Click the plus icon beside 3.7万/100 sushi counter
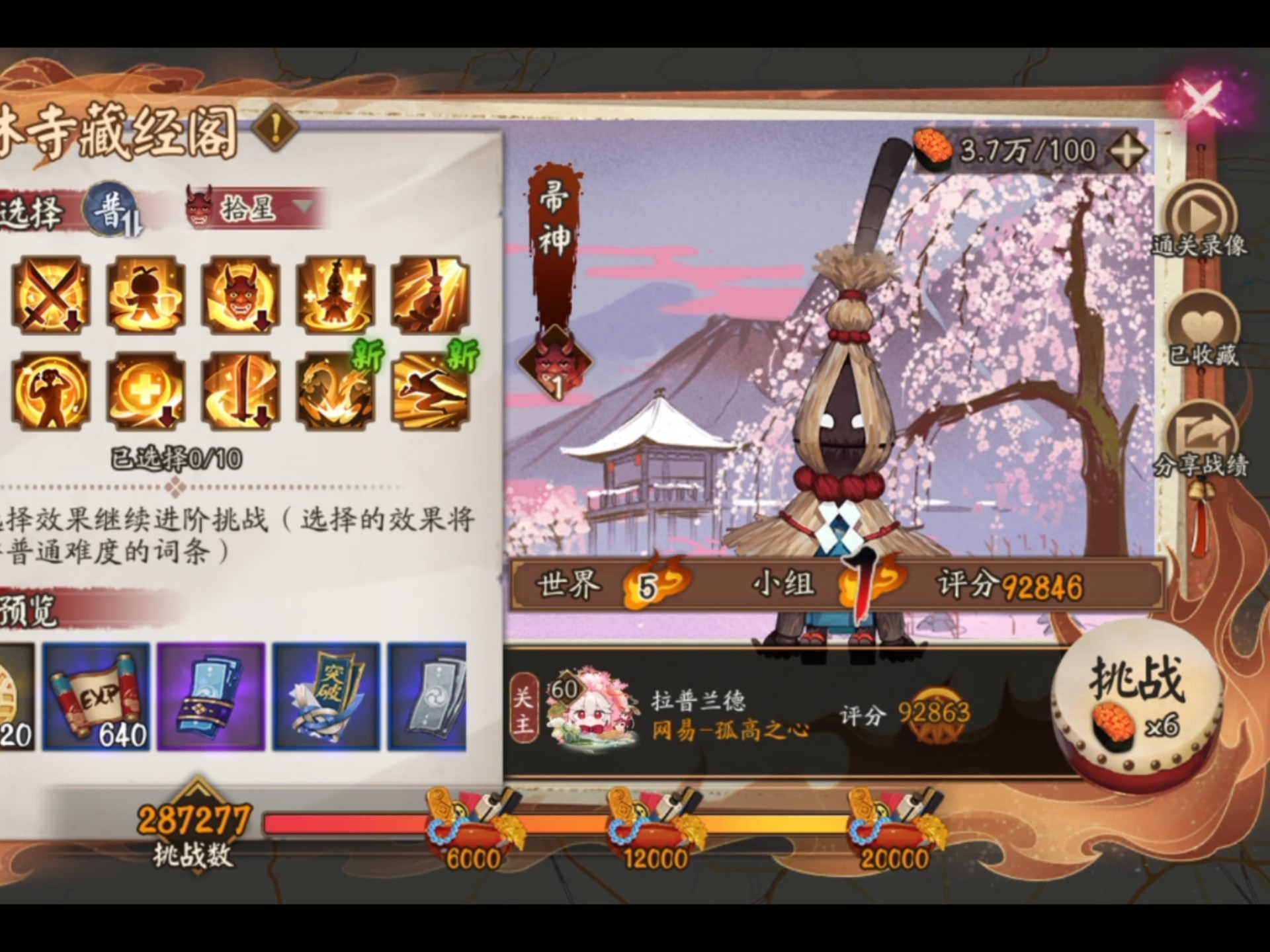The image size is (1270, 952). [1128, 151]
